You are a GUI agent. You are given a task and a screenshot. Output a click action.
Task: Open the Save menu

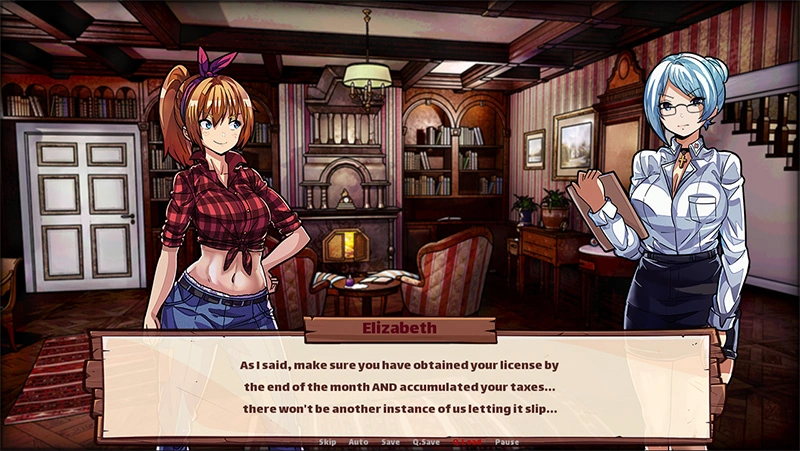[x=391, y=442]
